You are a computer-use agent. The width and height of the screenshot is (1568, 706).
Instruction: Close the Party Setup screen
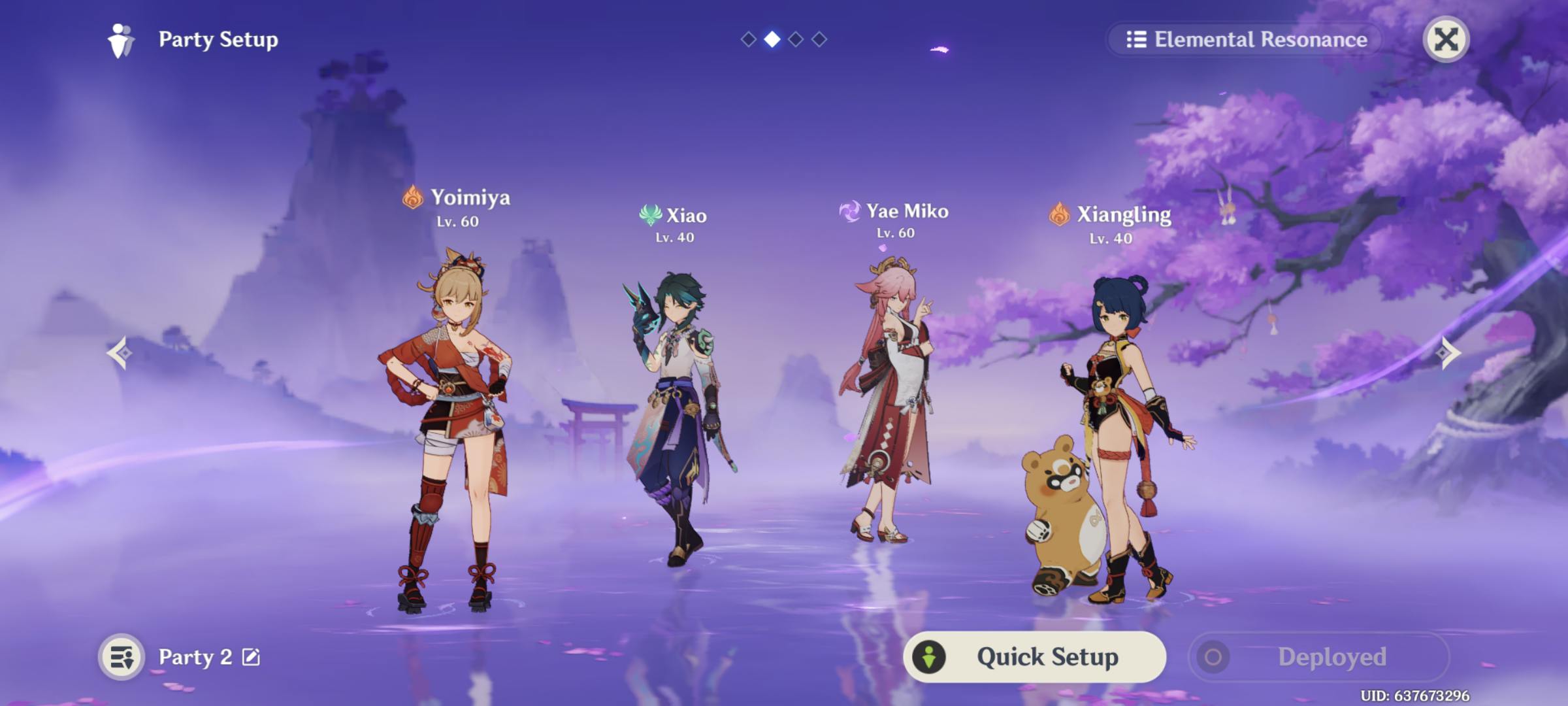(1445, 39)
